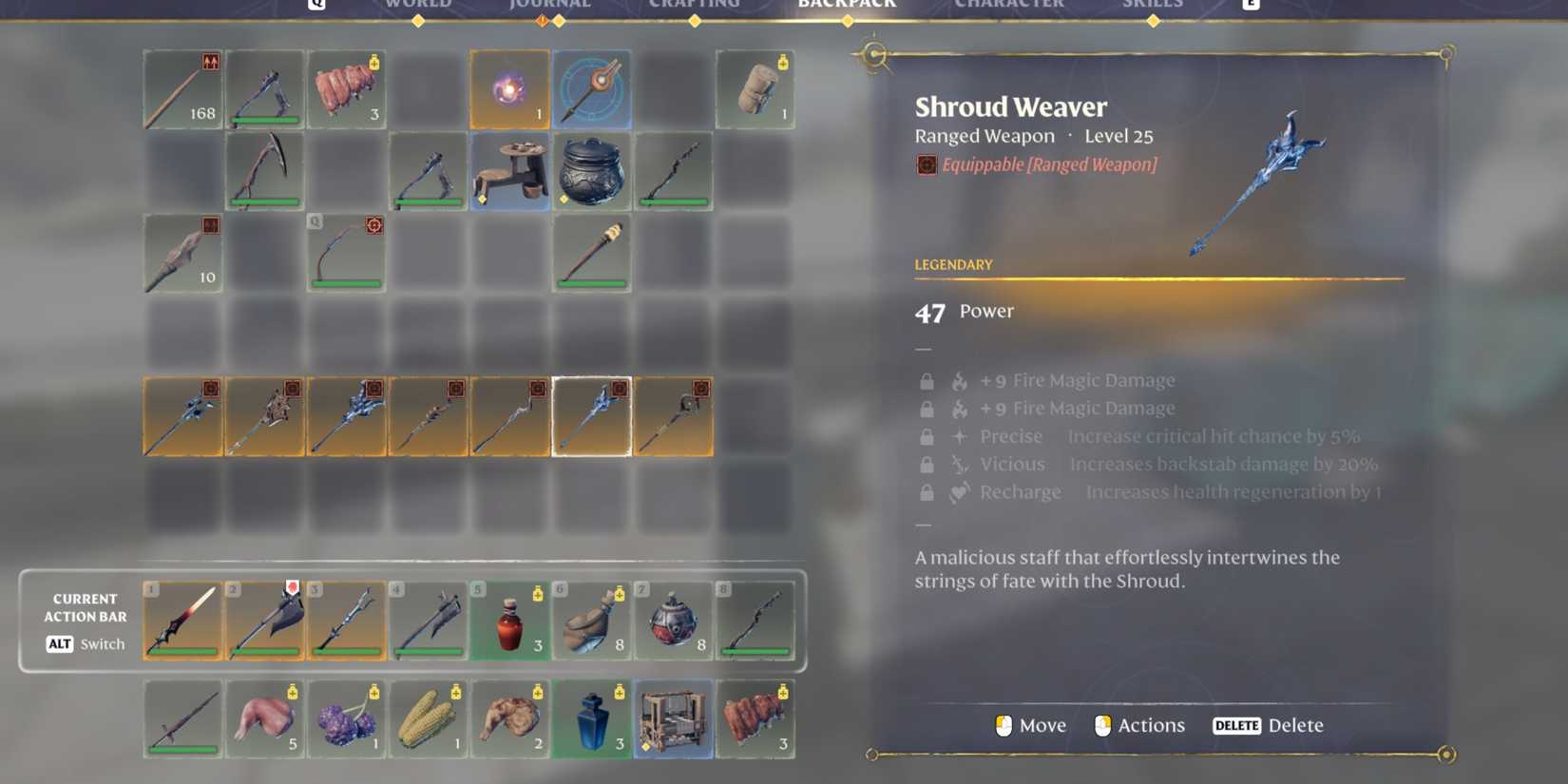1568x784 pixels.
Task: Expand the blue dye bottle item details
Action: [x=592, y=720]
